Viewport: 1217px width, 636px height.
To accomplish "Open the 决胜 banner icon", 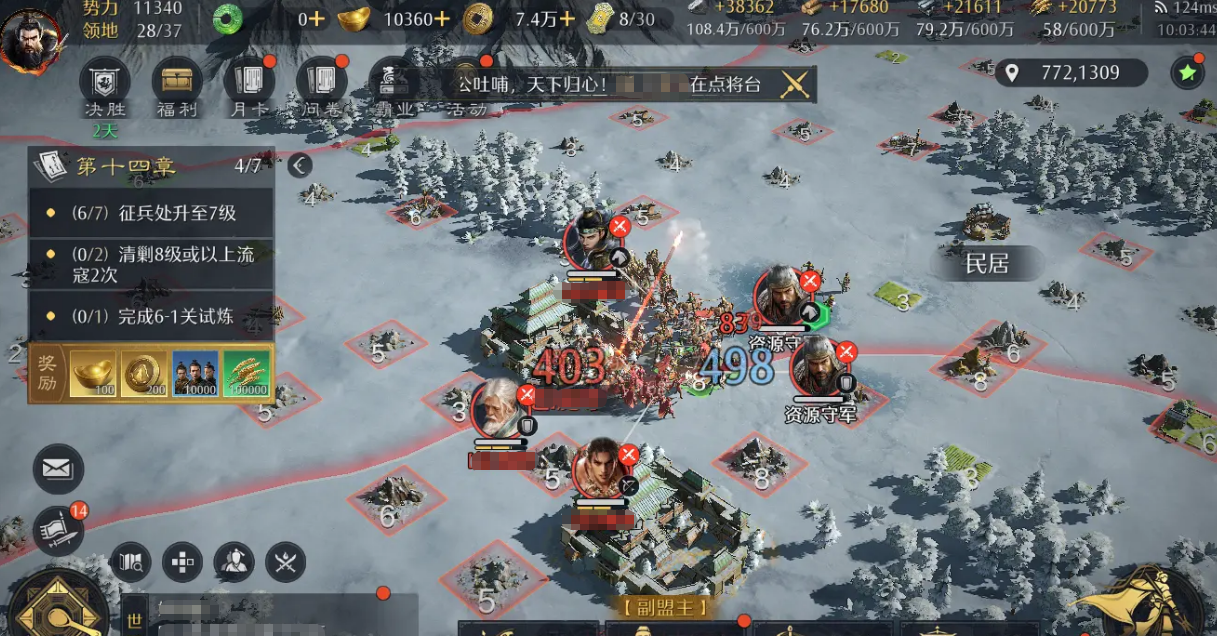I will (105, 81).
